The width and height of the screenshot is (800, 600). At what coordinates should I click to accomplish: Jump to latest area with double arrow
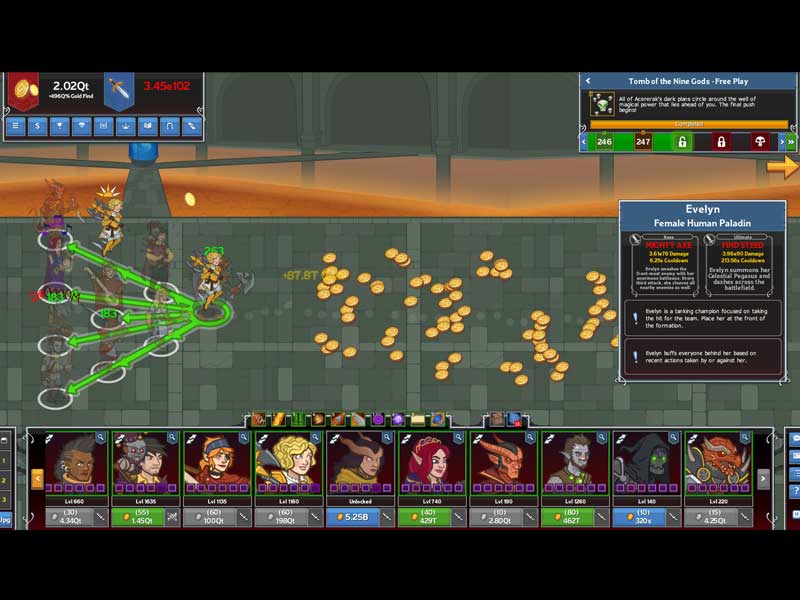coord(791,142)
